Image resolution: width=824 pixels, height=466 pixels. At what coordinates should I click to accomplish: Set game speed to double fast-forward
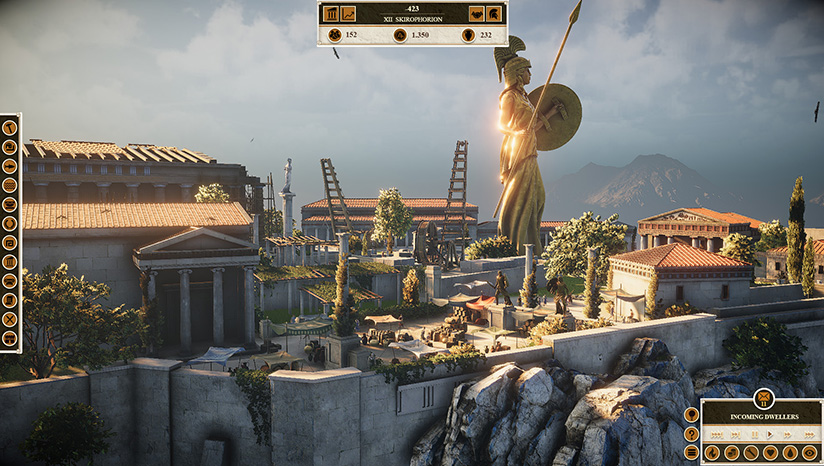[x=785, y=435]
